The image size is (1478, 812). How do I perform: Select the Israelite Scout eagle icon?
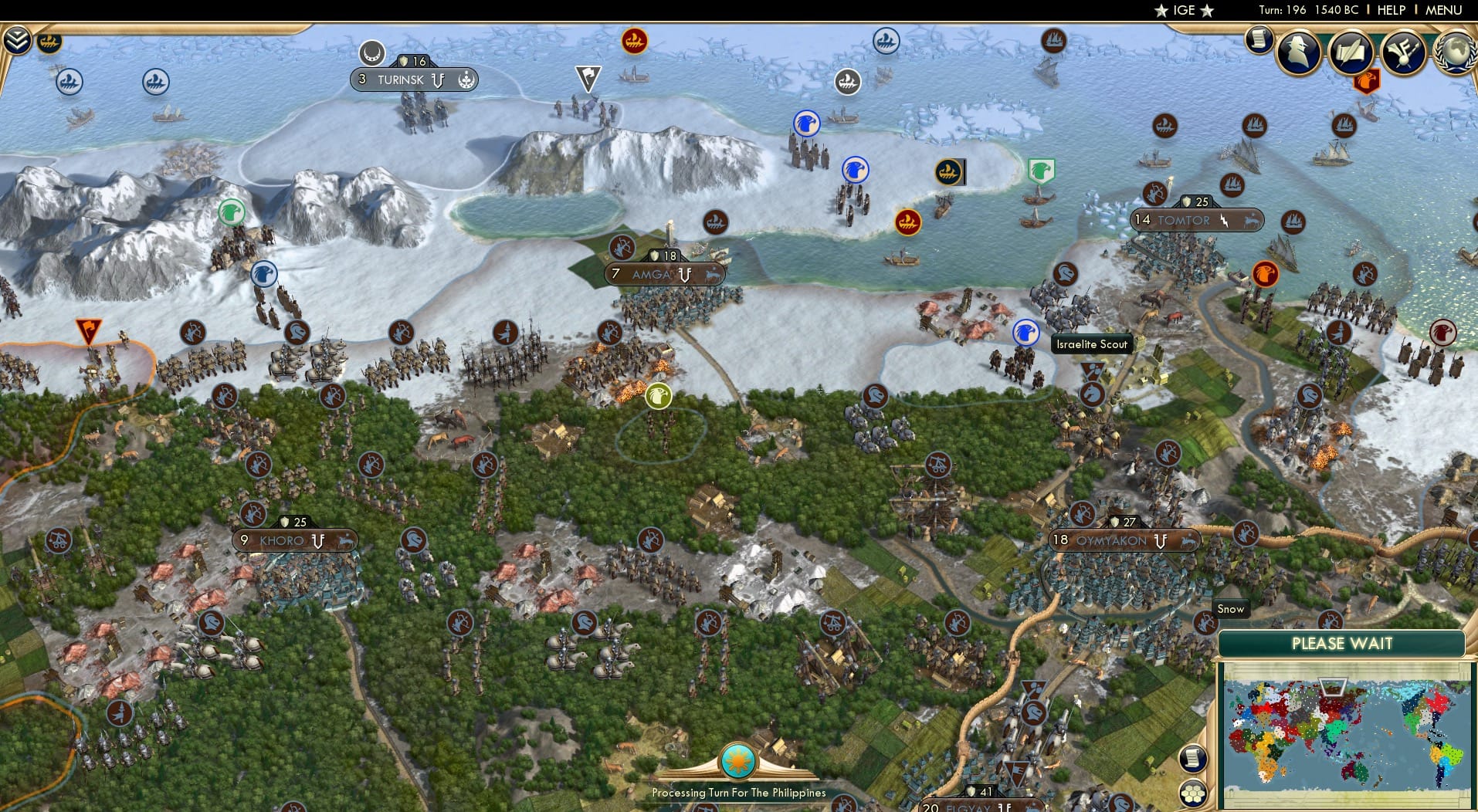pos(1025,332)
